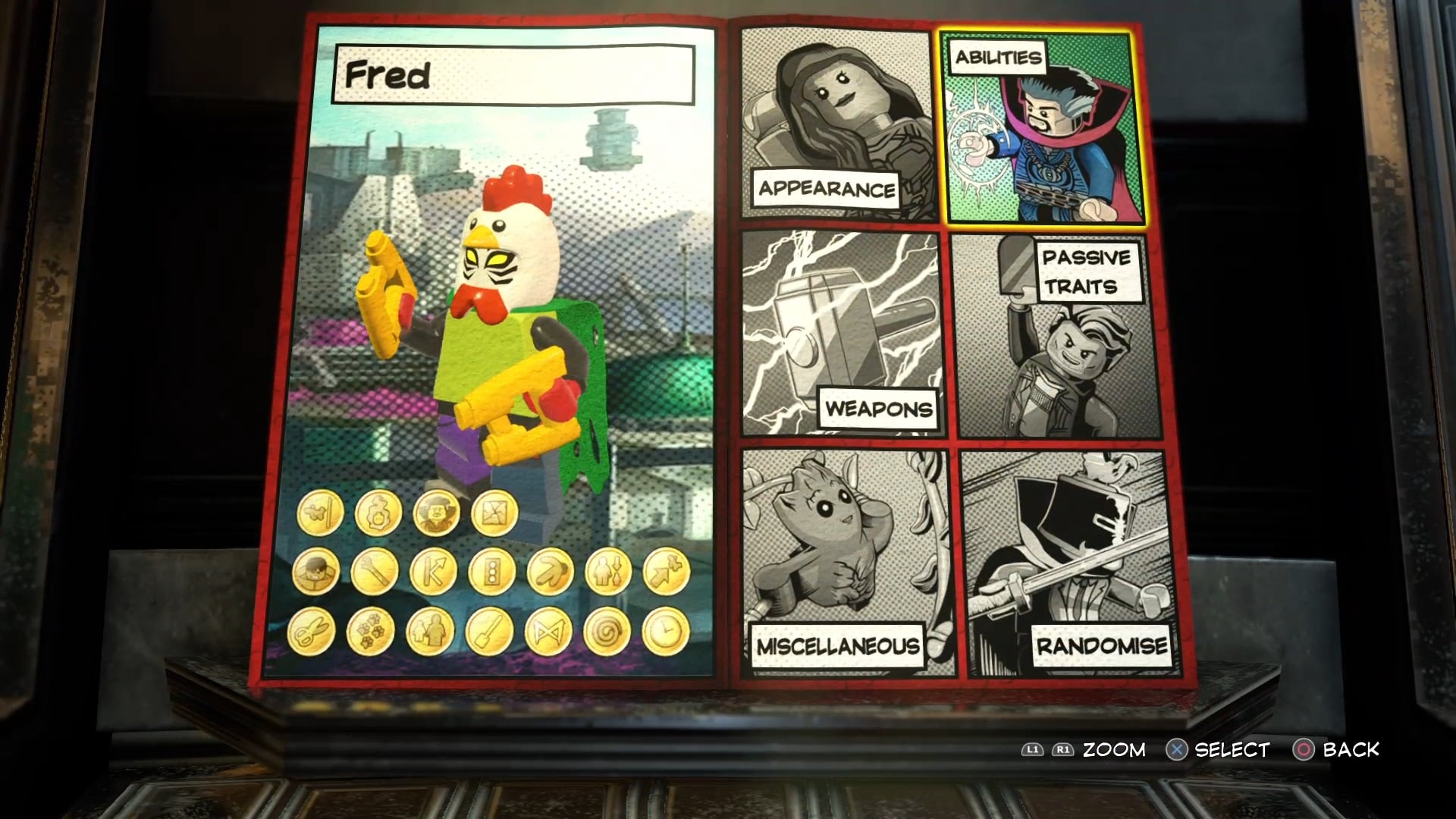Image resolution: width=1456 pixels, height=819 pixels.
Task: Edit the character name field reading Fred
Action: [513, 74]
